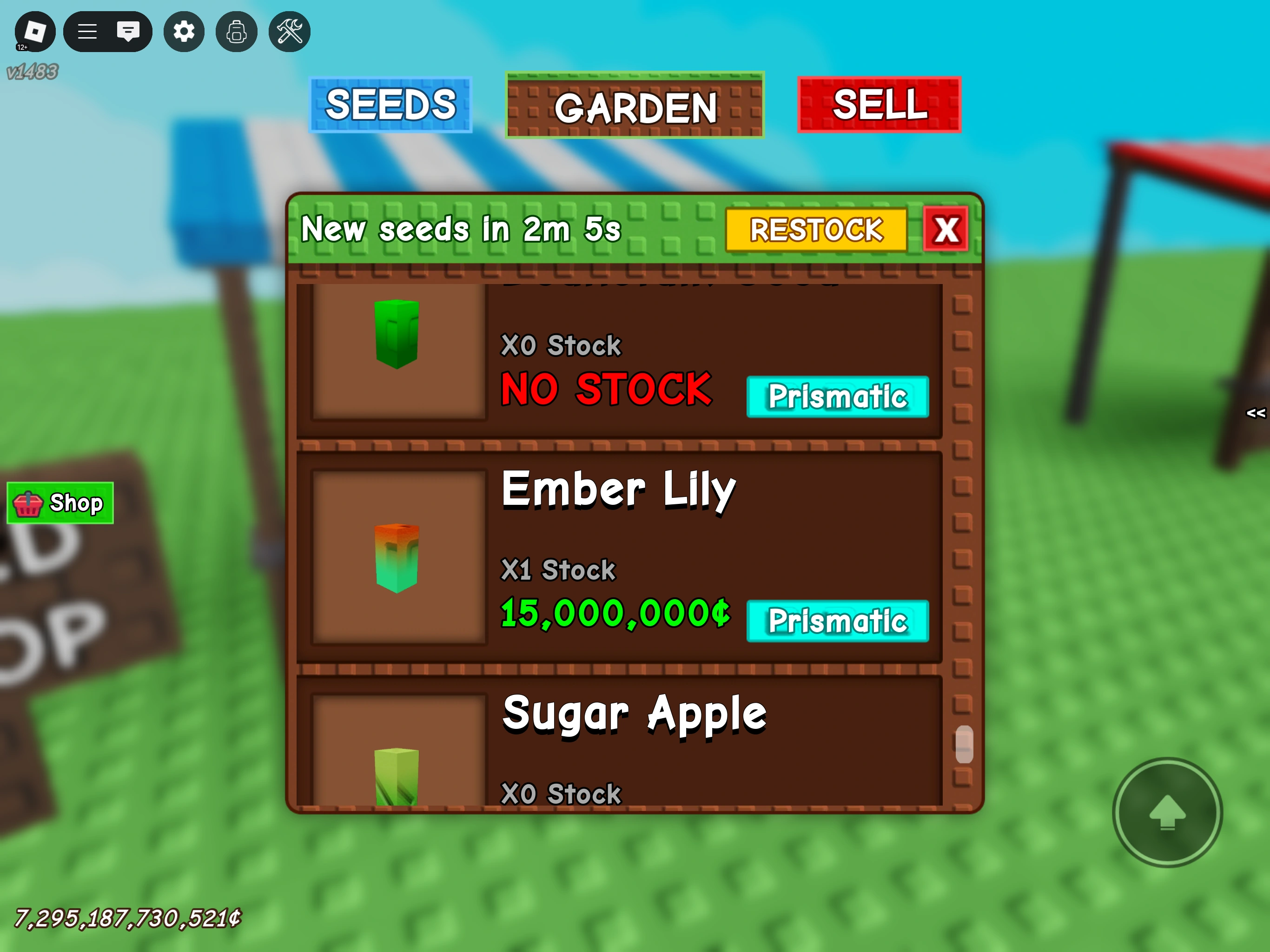Open the Roblox settings gear
This screenshot has width=1270, height=952.
click(184, 32)
